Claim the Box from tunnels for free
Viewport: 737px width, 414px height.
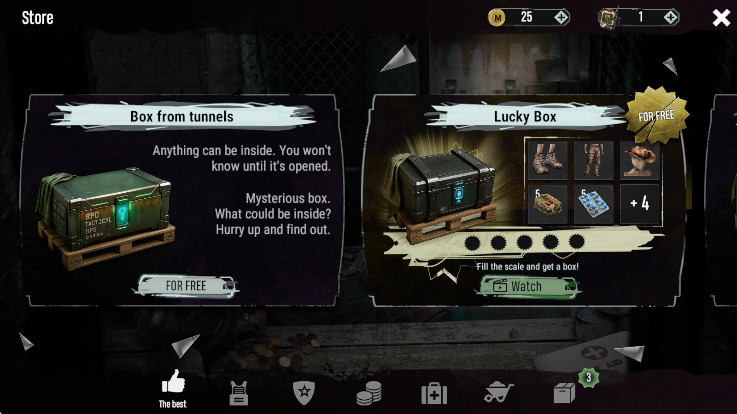(187, 285)
